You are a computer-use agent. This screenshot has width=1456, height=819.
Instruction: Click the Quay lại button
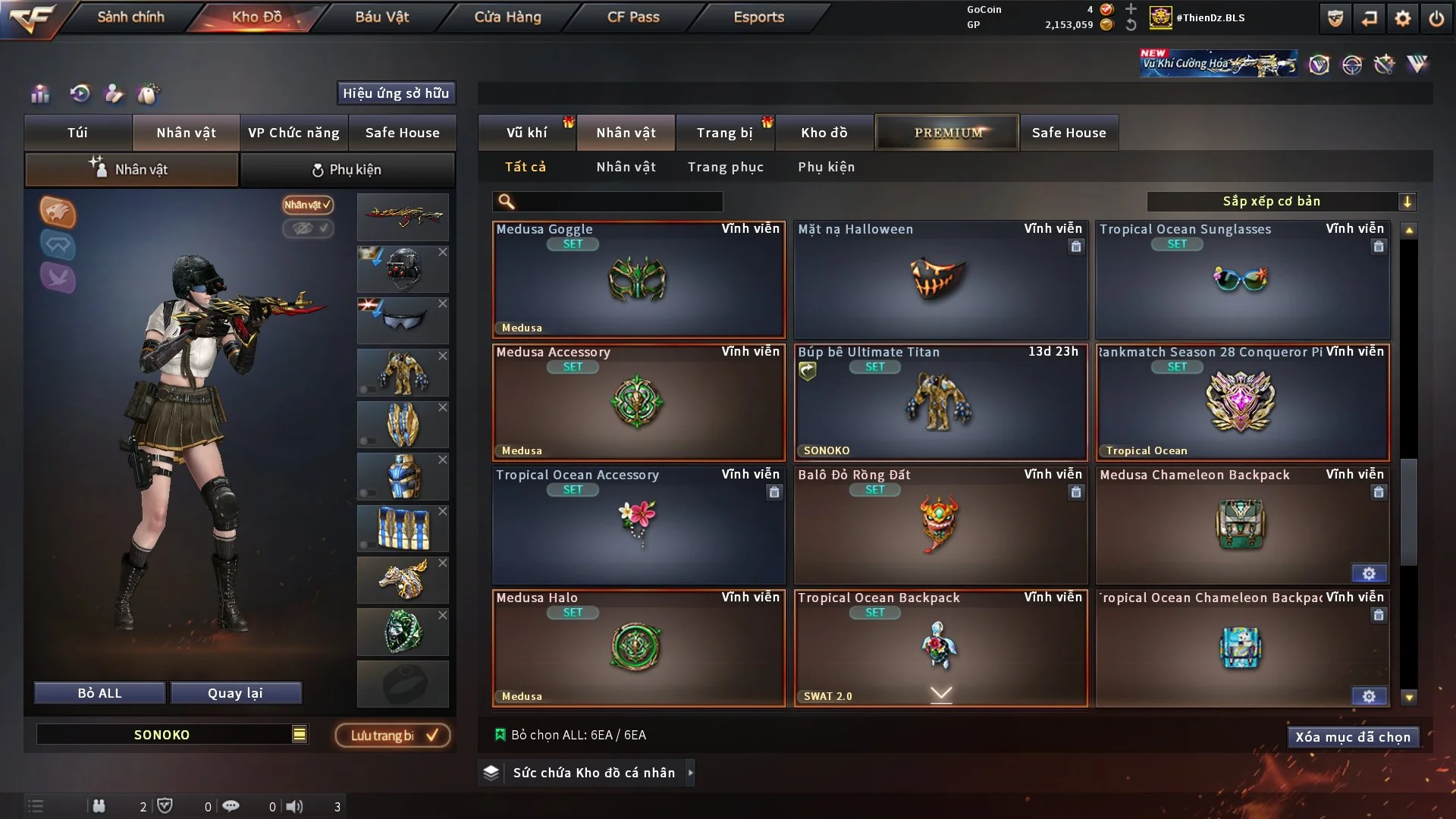click(235, 693)
